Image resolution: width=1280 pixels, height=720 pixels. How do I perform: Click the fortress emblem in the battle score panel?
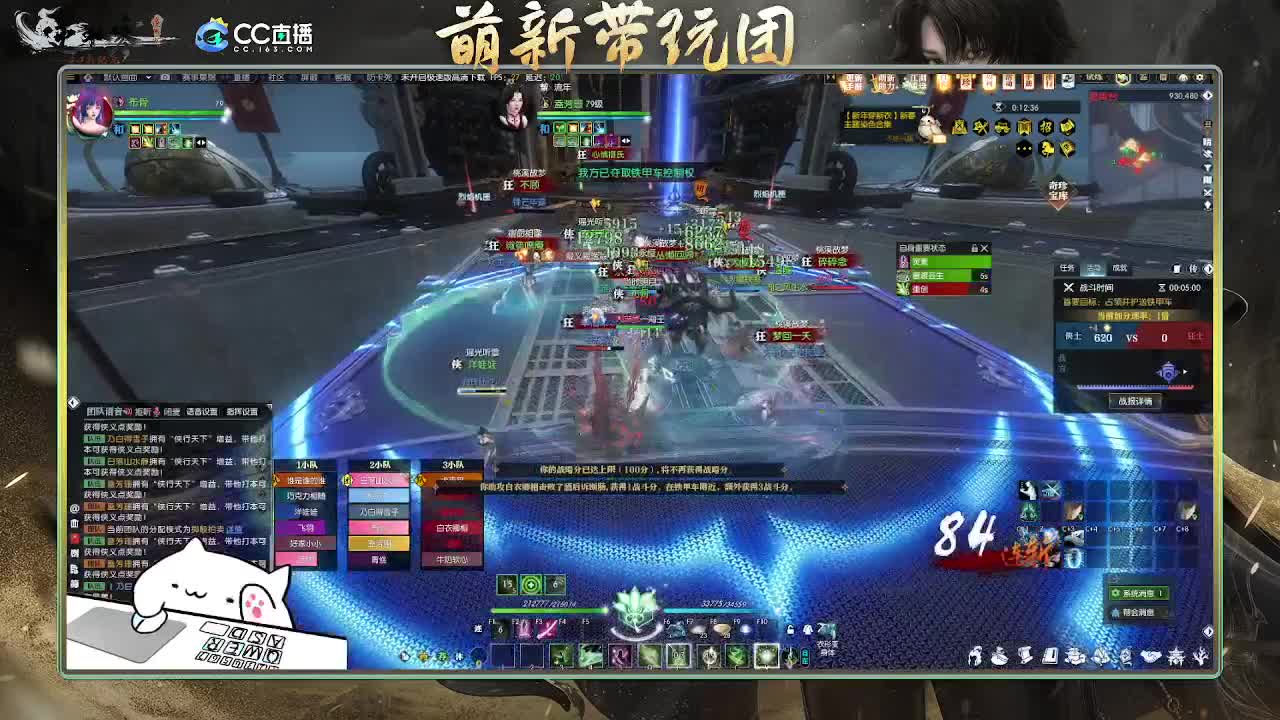[1167, 371]
